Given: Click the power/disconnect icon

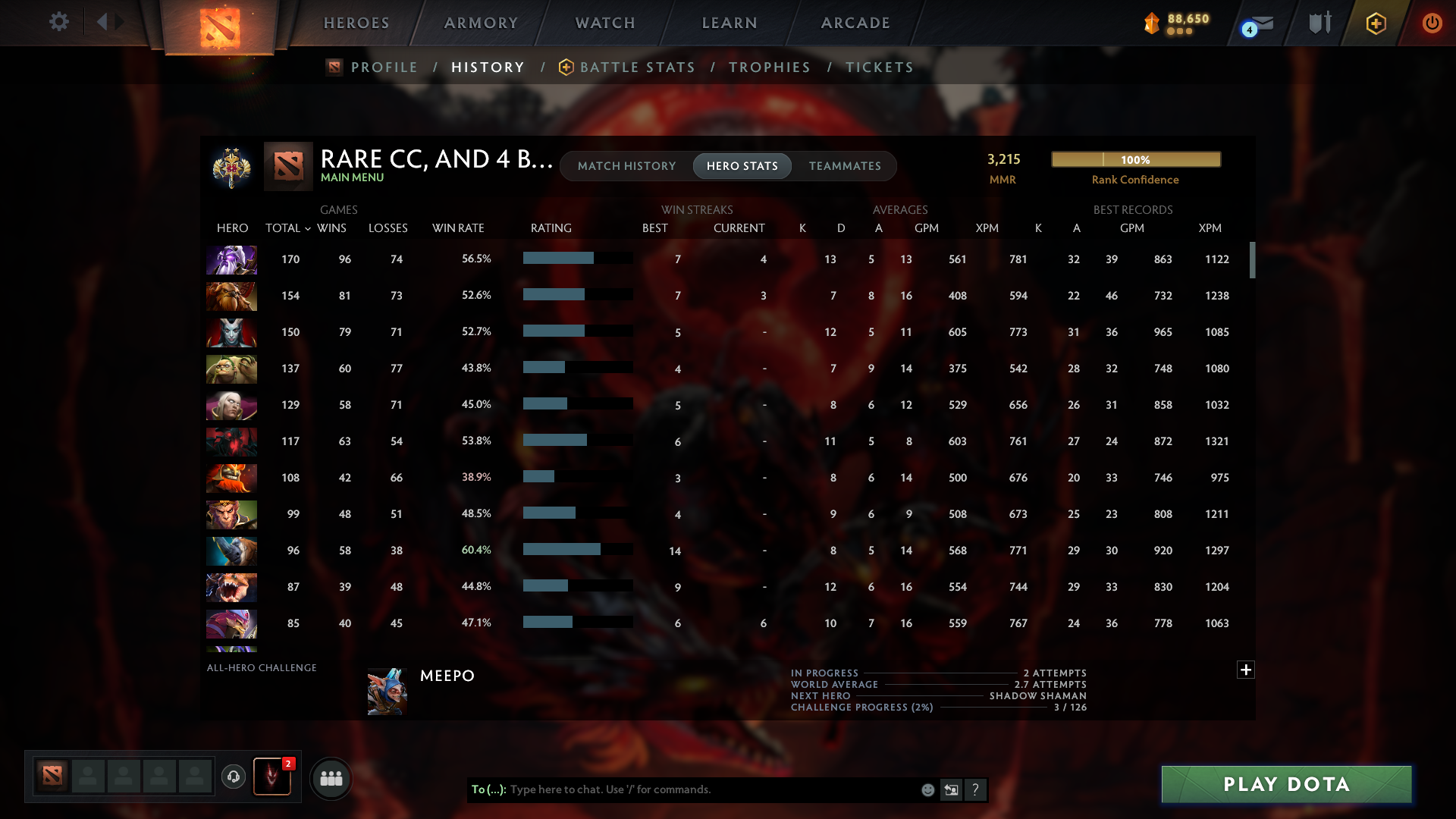Looking at the screenshot, I should click(x=1432, y=23).
